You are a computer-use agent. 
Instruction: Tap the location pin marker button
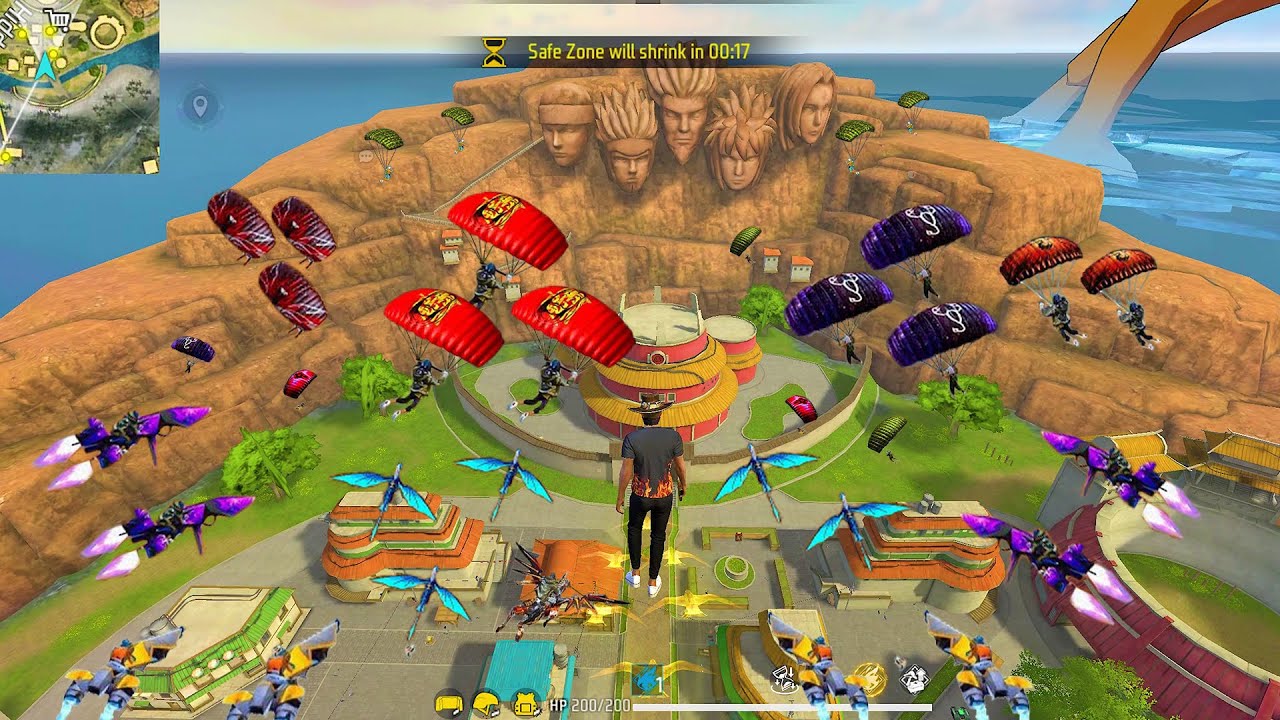pyautogui.click(x=200, y=106)
